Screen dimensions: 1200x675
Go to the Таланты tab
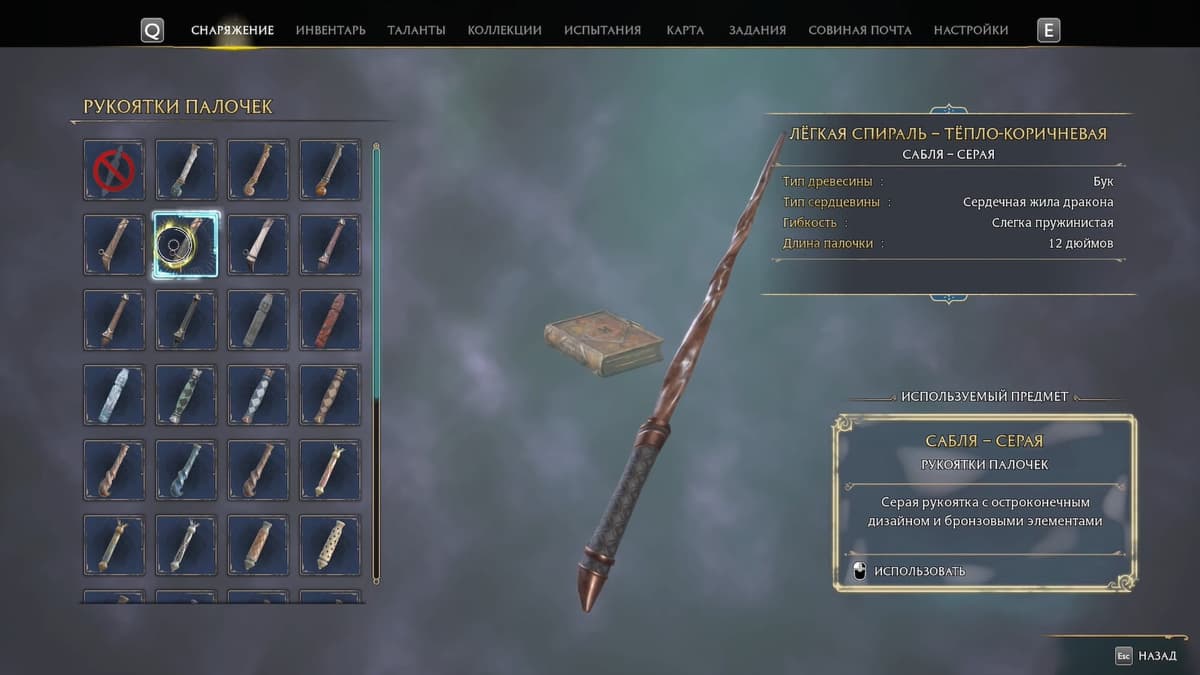tap(416, 30)
